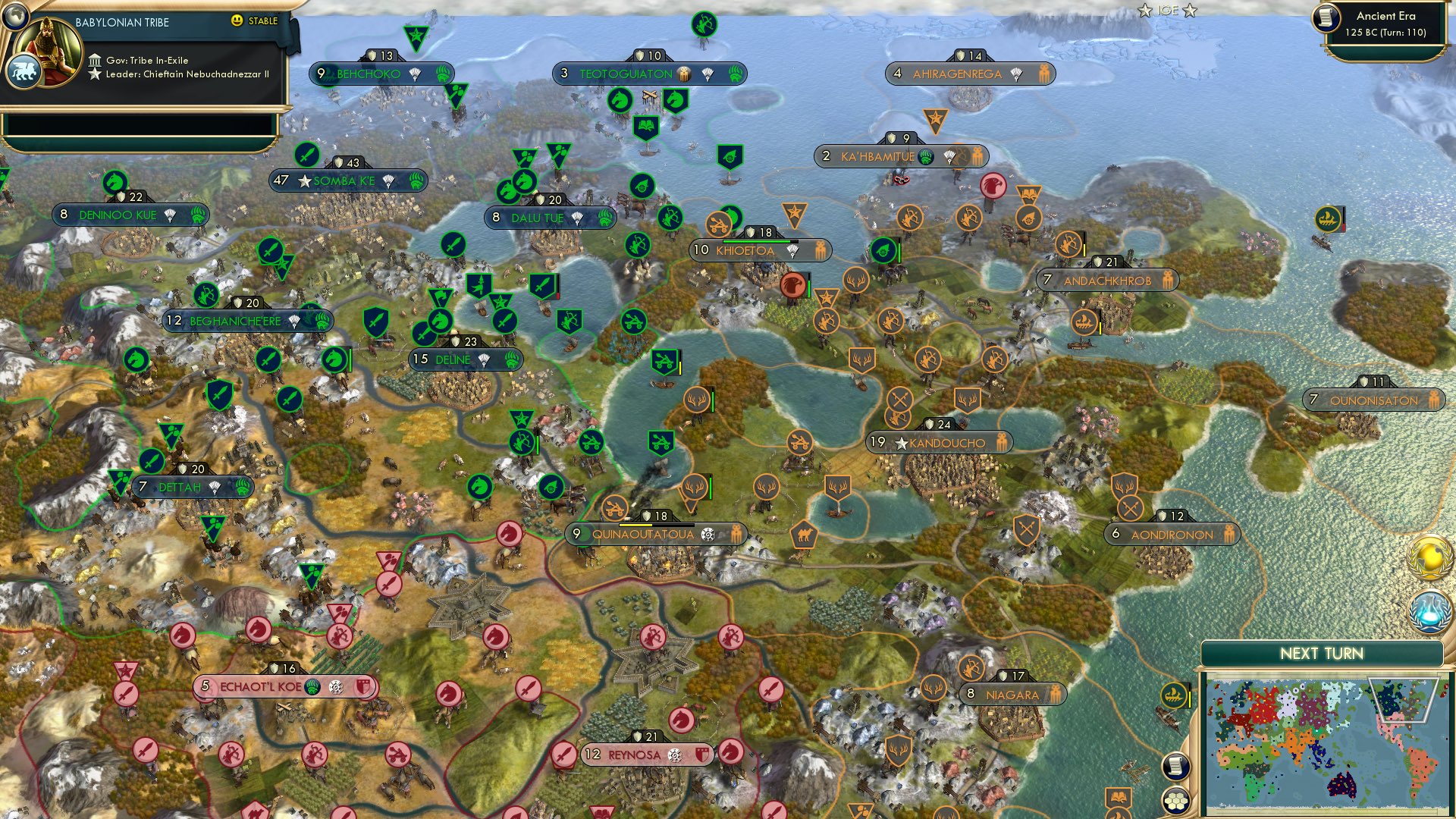Open the Technology tree flask icon
1456x819 pixels.
1429,610
